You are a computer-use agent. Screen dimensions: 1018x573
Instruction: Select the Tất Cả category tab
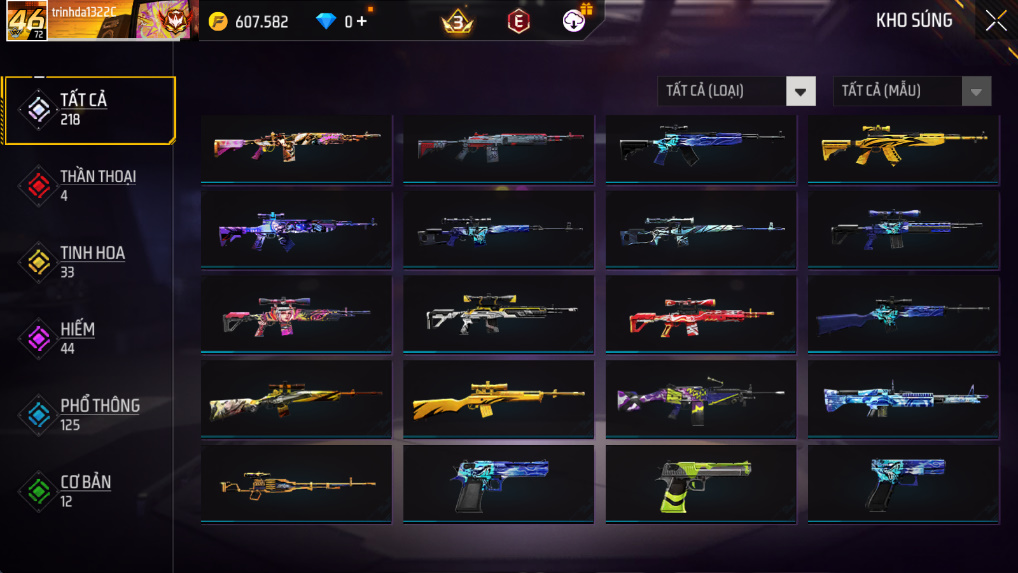90,109
